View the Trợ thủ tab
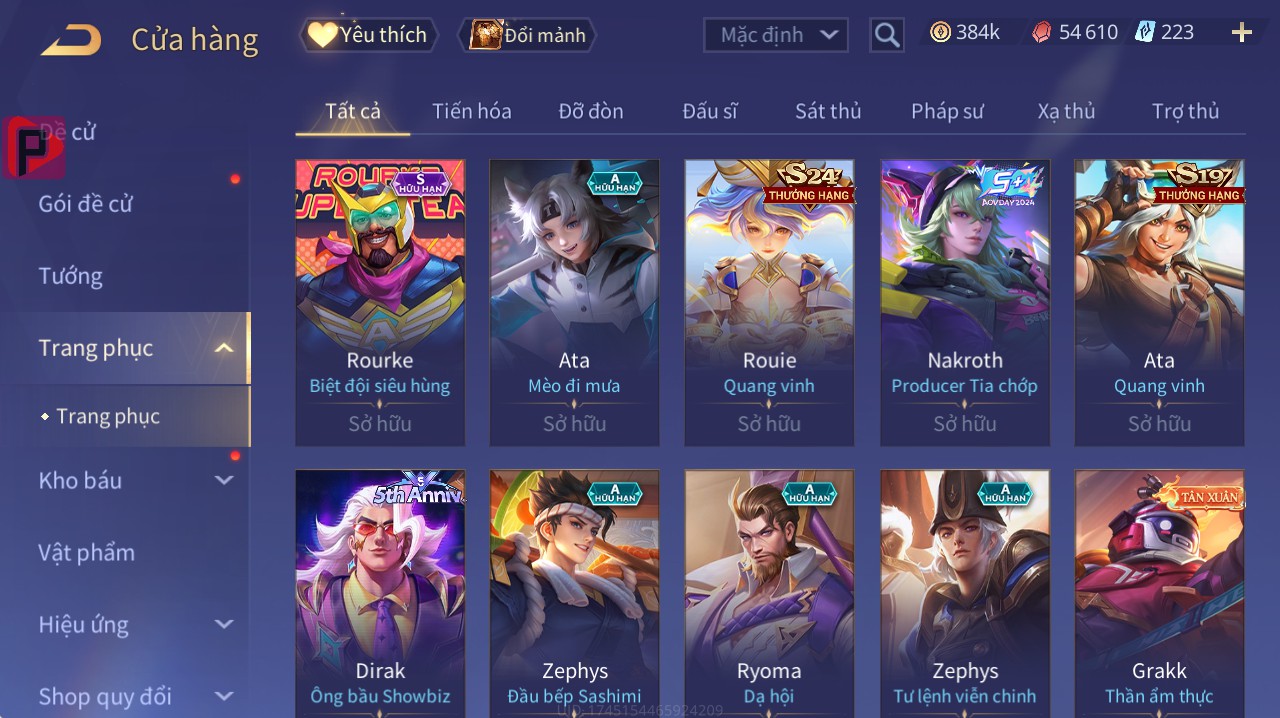The height and width of the screenshot is (718, 1280). [x=1185, y=111]
